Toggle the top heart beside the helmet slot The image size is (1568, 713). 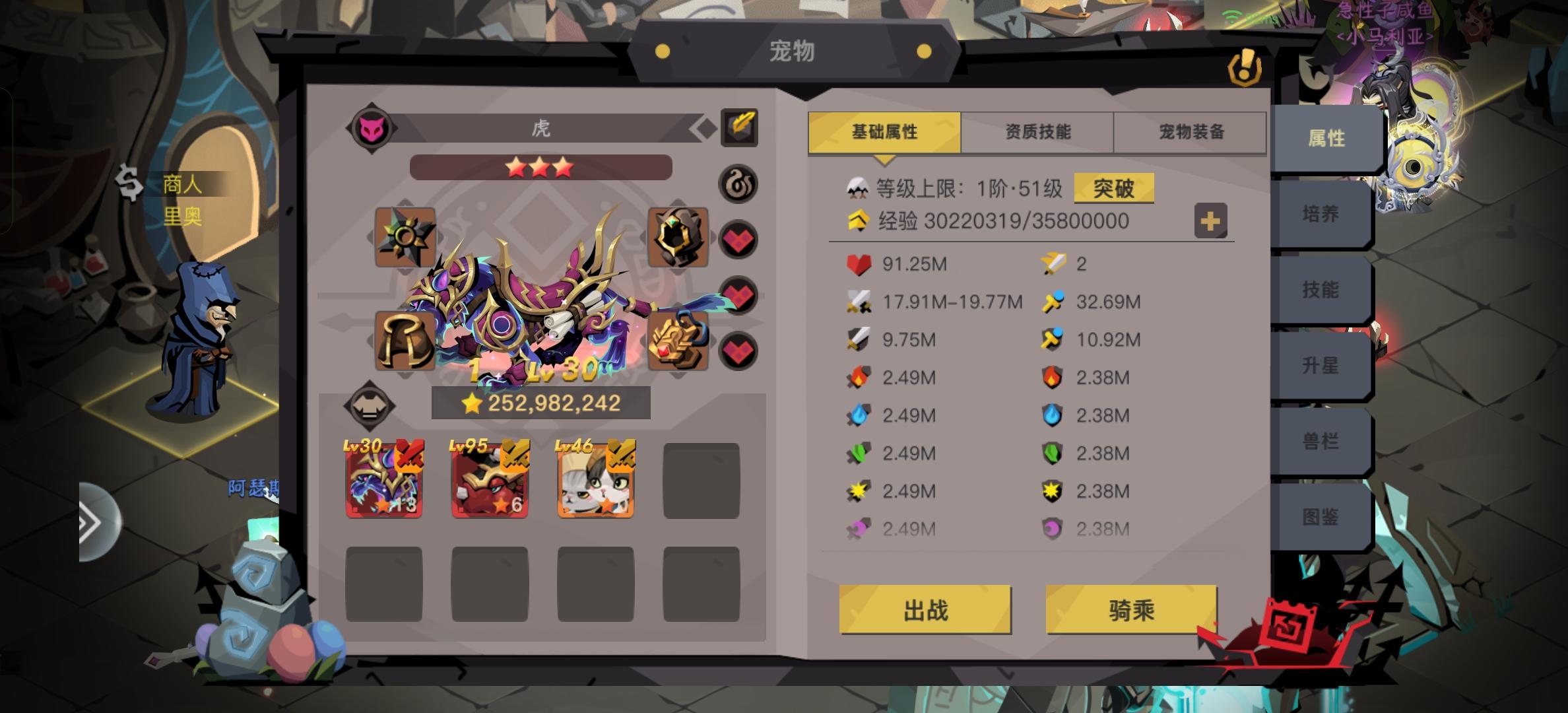739,238
